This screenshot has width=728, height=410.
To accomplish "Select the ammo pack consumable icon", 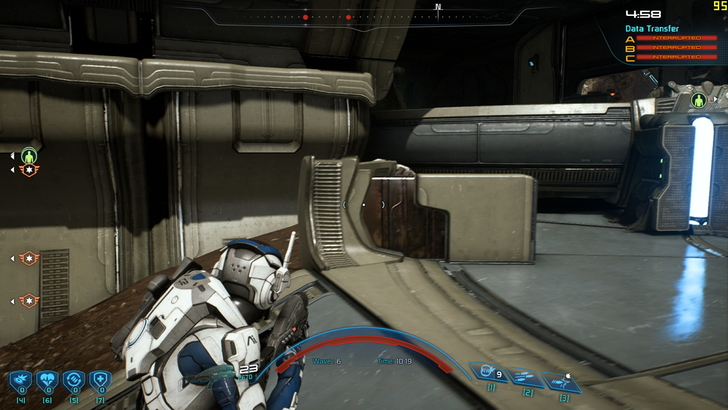I will coord(20,381).
